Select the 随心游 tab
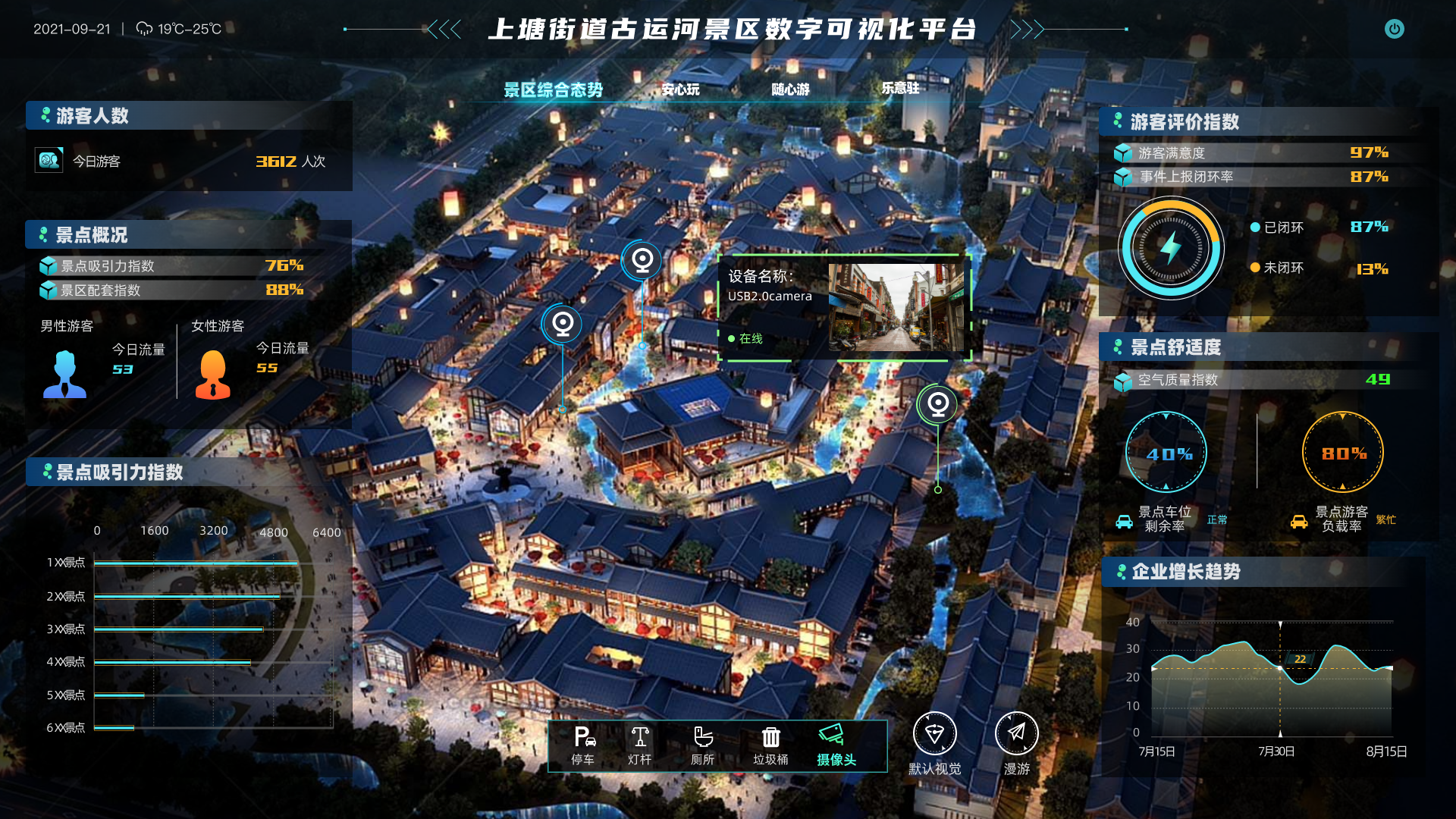The height and width of the screenshot is (819, 1456). [x=790, y=89]
